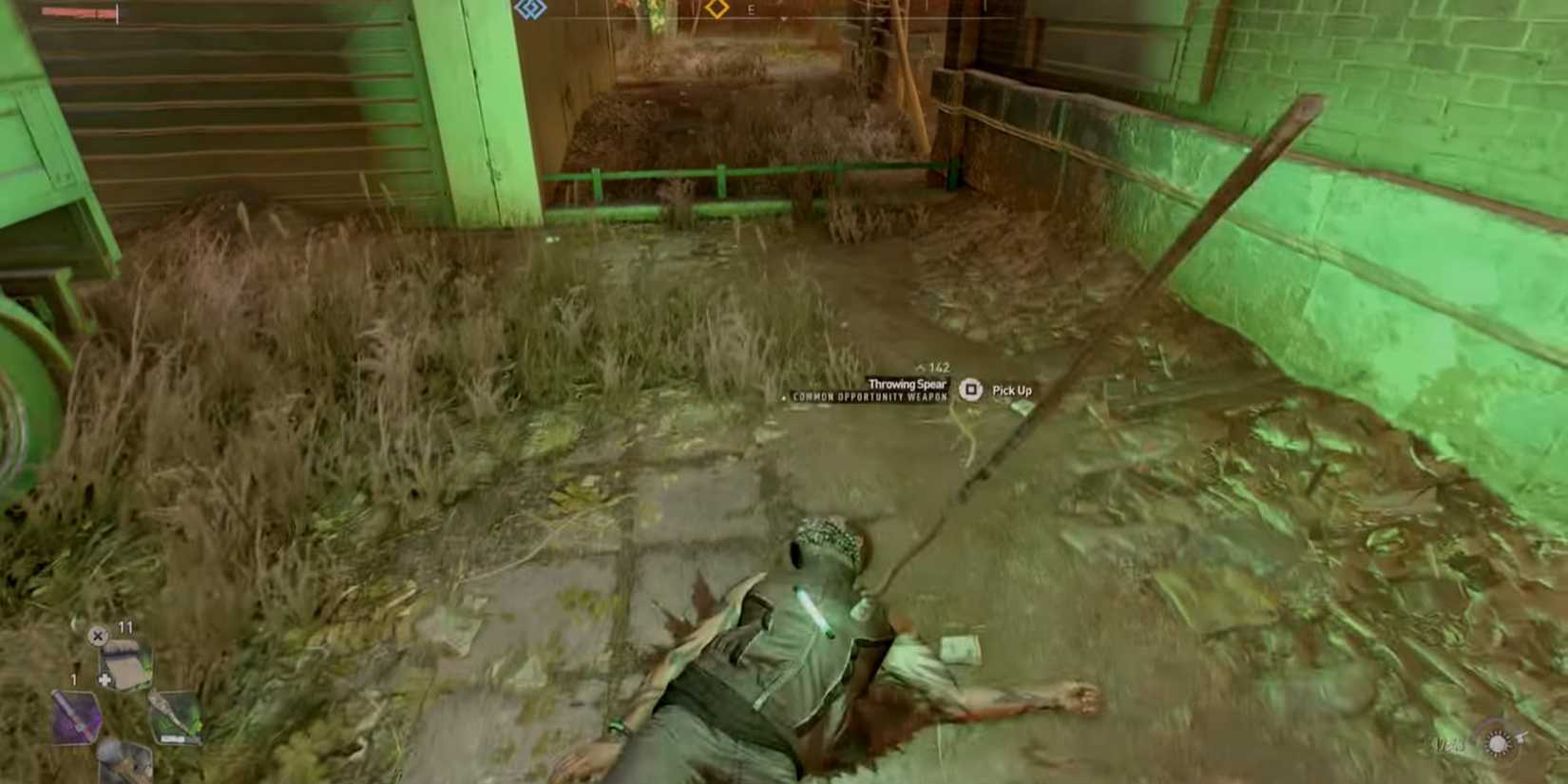Select the yellow diamond objective marker on the compass

[716, 10]
